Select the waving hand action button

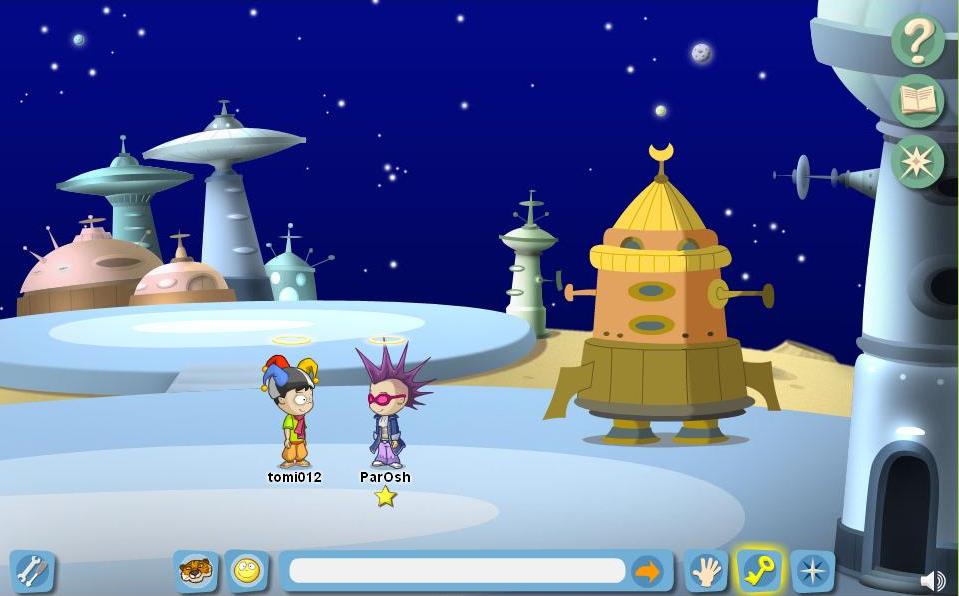tap(706, 571)
